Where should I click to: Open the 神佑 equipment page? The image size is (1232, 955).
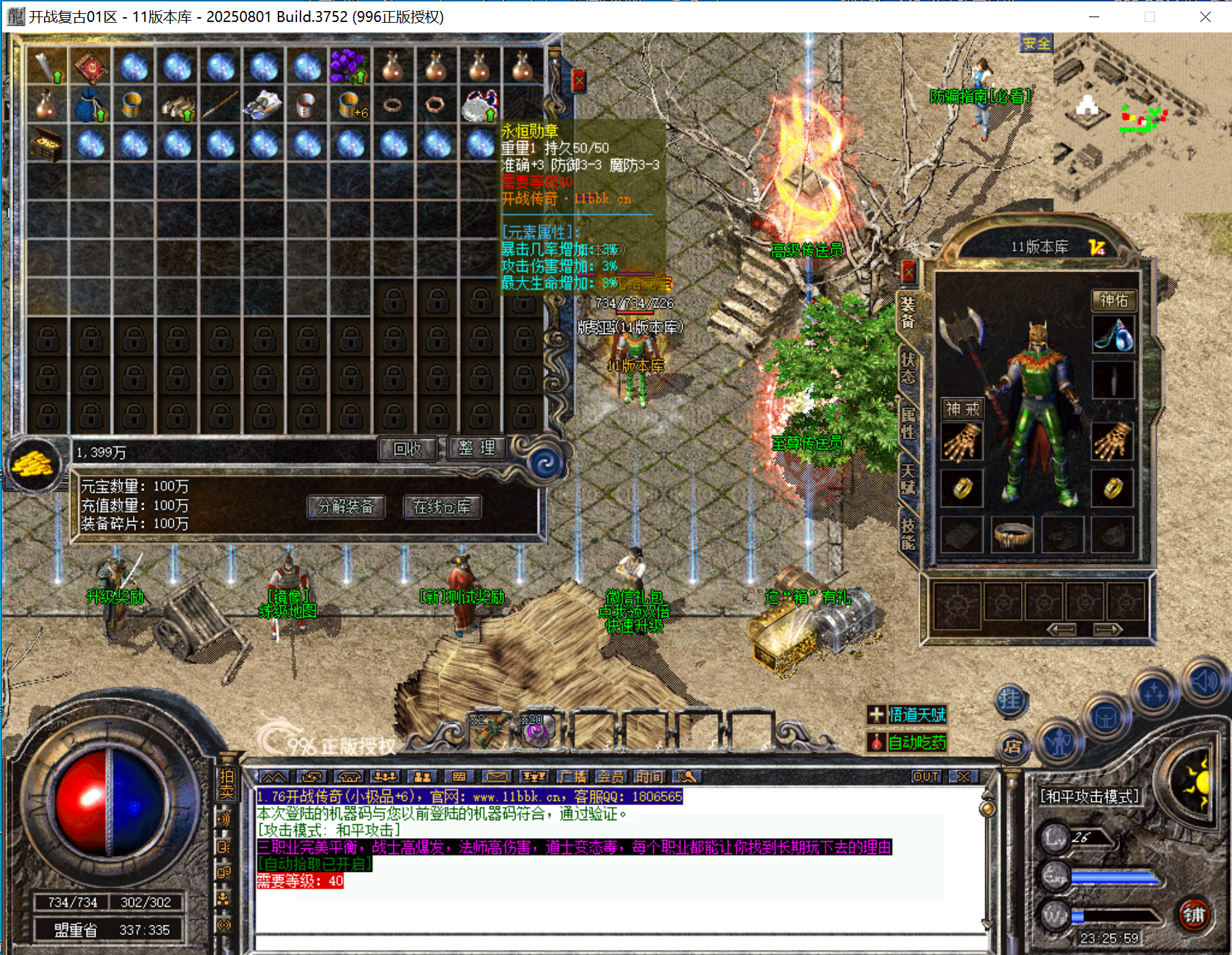pos(1113,300)
